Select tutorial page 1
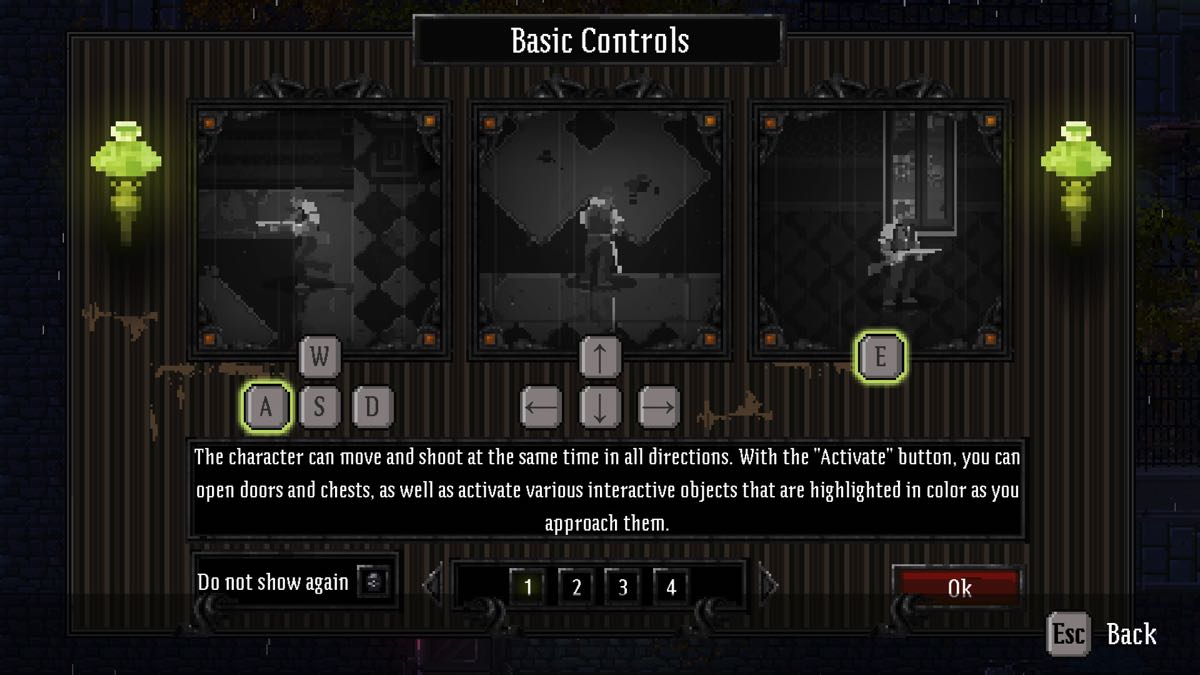The width and height of the screenshot is (1200, 675). (528, 587)
